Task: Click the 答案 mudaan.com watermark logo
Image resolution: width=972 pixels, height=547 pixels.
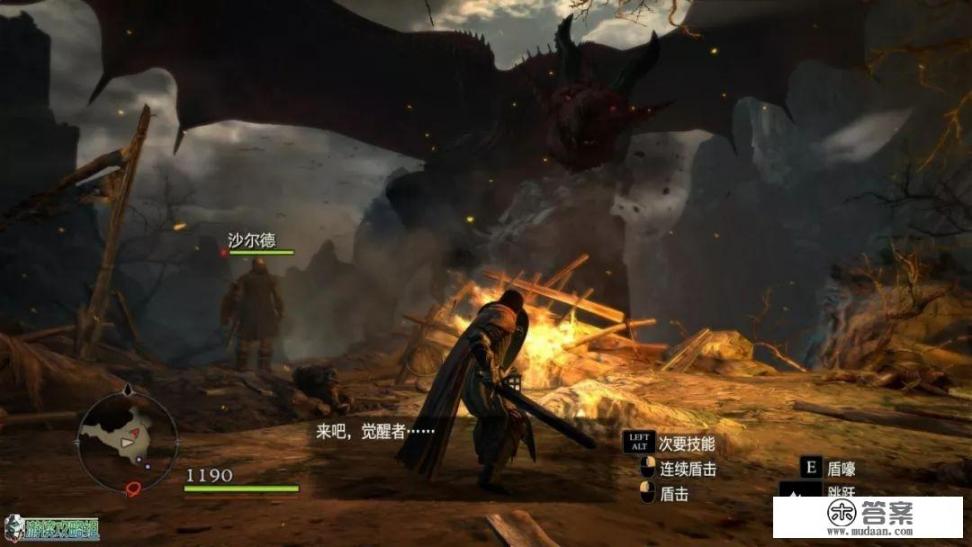Action: [x=869, y=516]
